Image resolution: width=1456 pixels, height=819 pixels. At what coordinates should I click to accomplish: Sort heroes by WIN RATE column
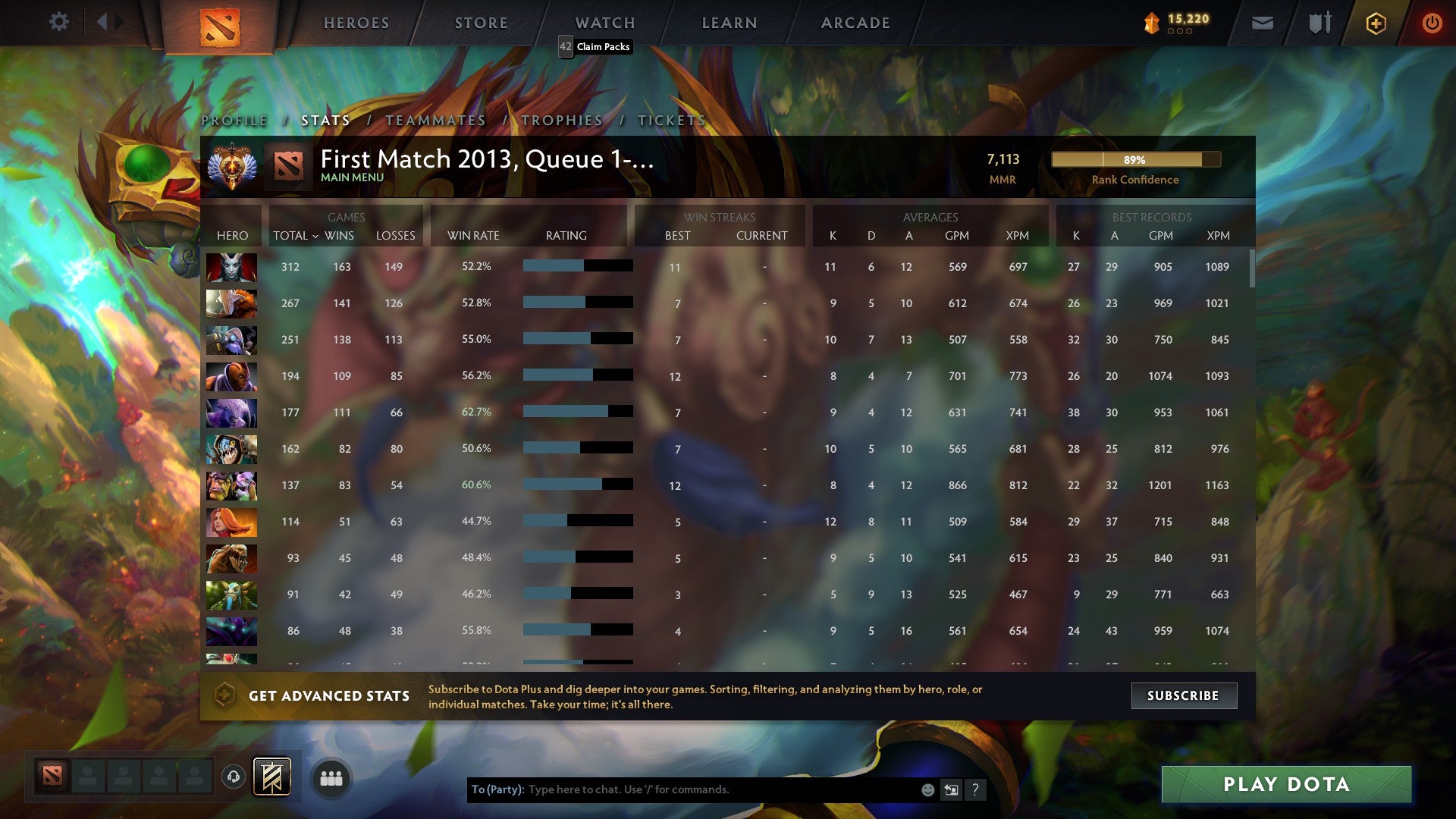(474, 236)
